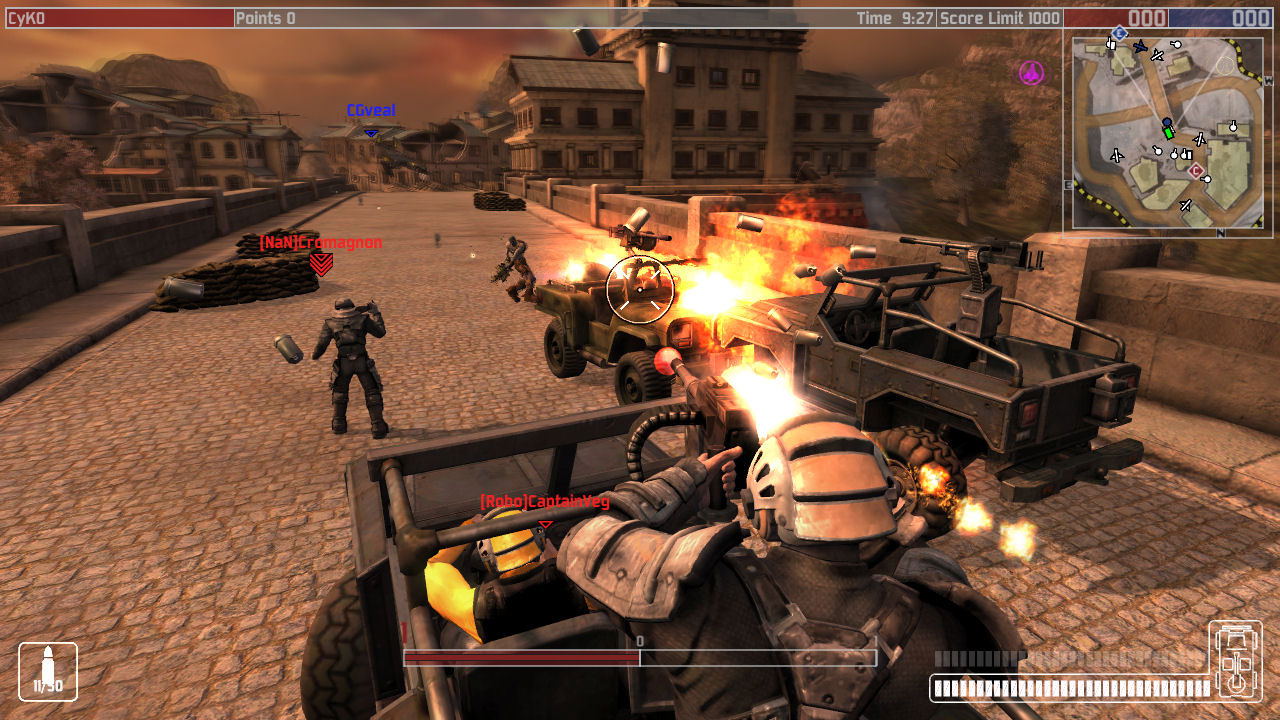1280x720 pixels.
Task: Click the purple aircraft objective icon
Action: click(1031, 72)
